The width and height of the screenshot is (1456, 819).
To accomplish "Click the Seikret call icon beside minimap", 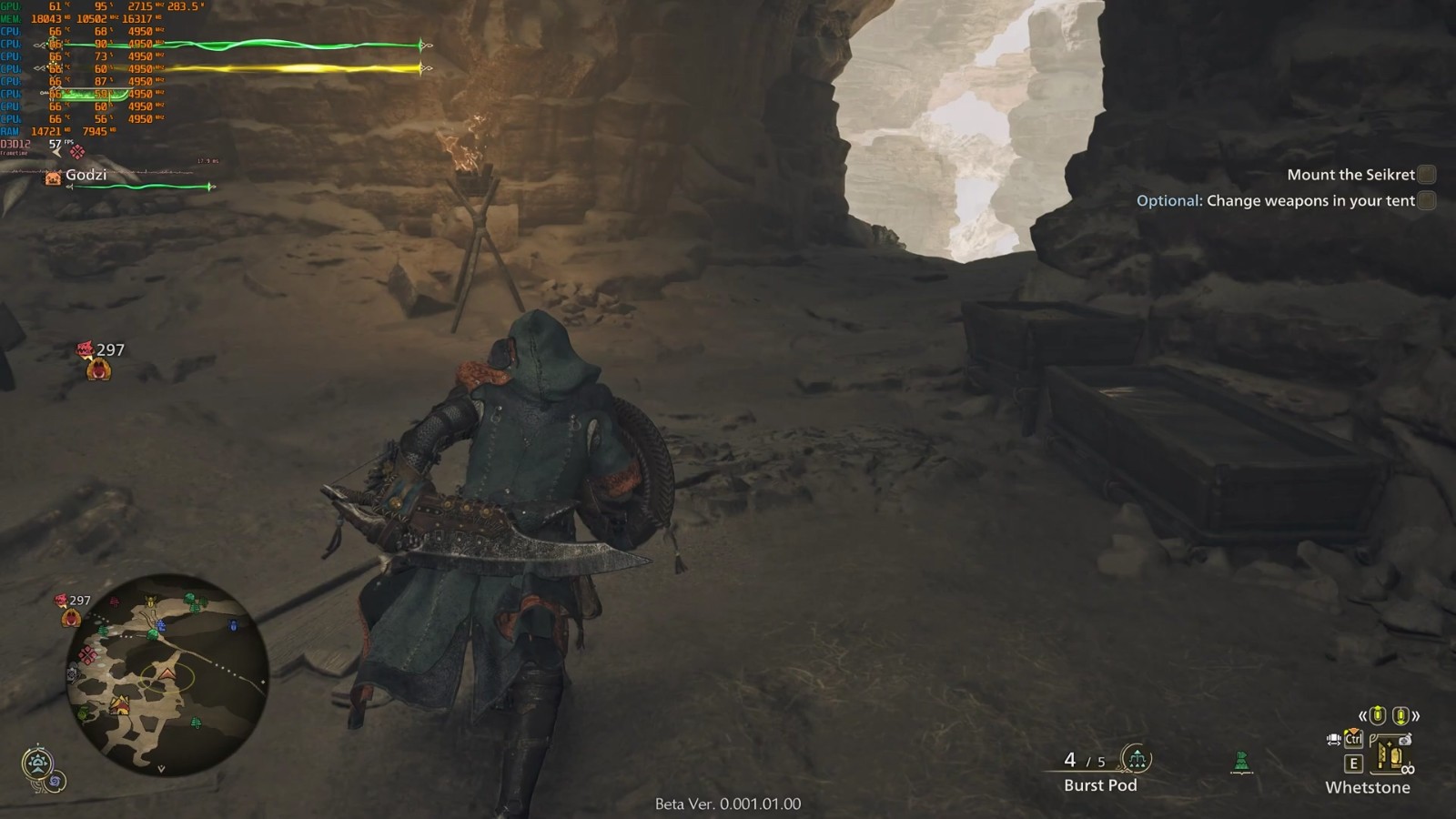I will (x=37, y=763).
